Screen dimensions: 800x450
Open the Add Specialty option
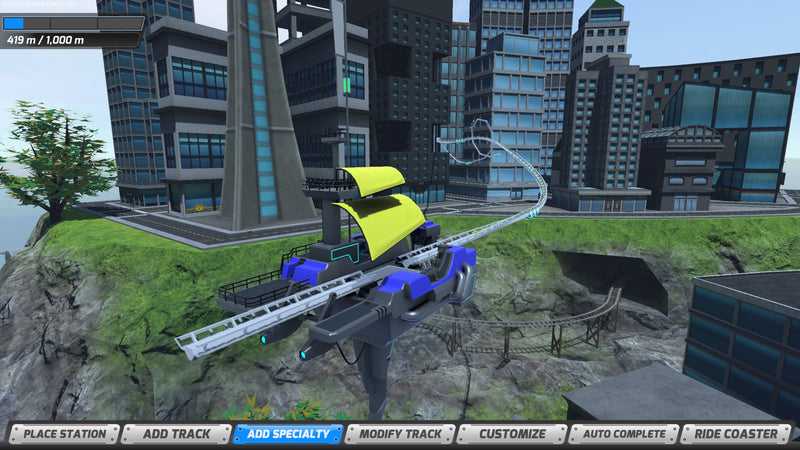pos(288,434)
